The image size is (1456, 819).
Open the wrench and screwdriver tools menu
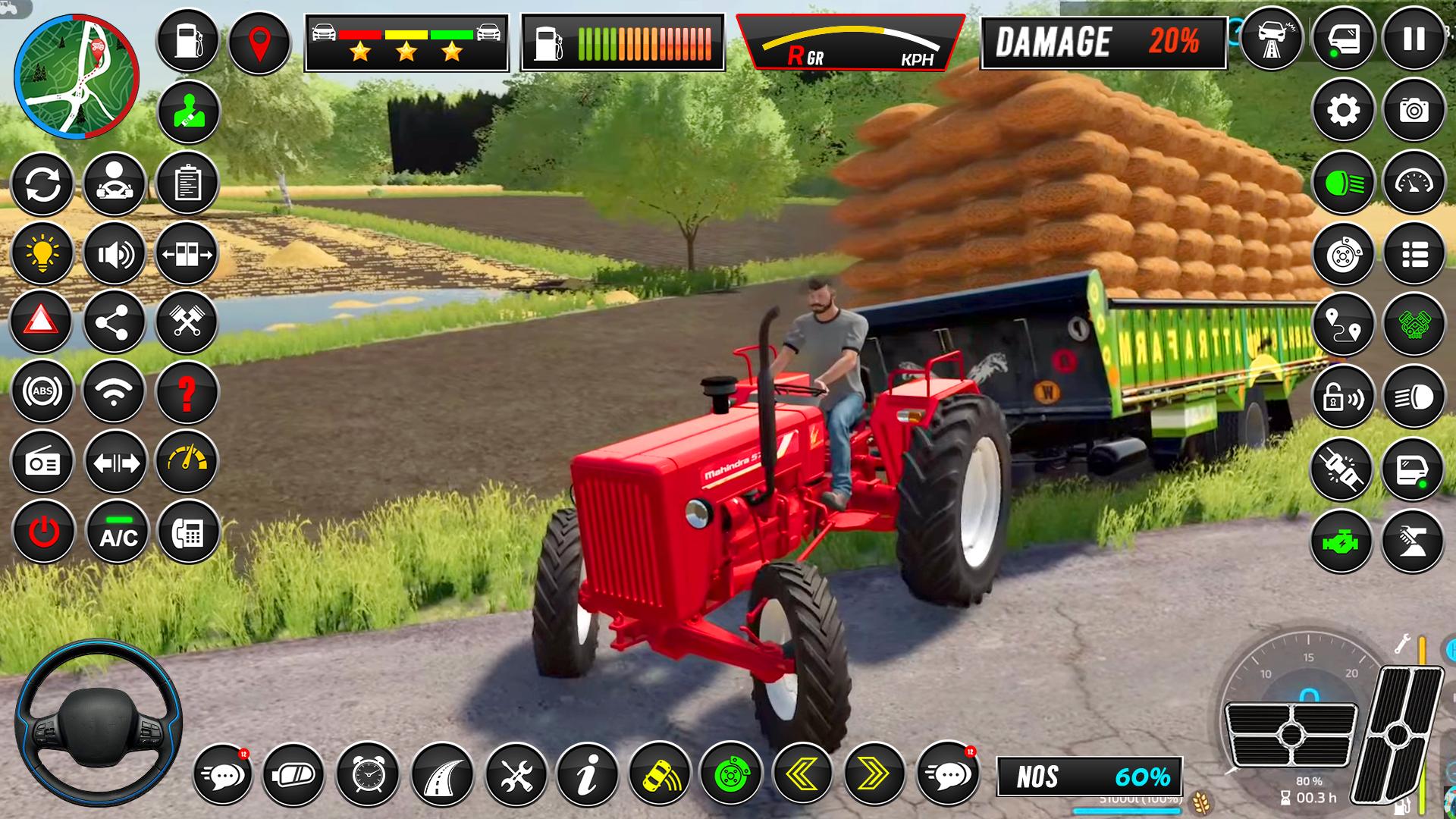pyautogui.click(x=516, y=775)
